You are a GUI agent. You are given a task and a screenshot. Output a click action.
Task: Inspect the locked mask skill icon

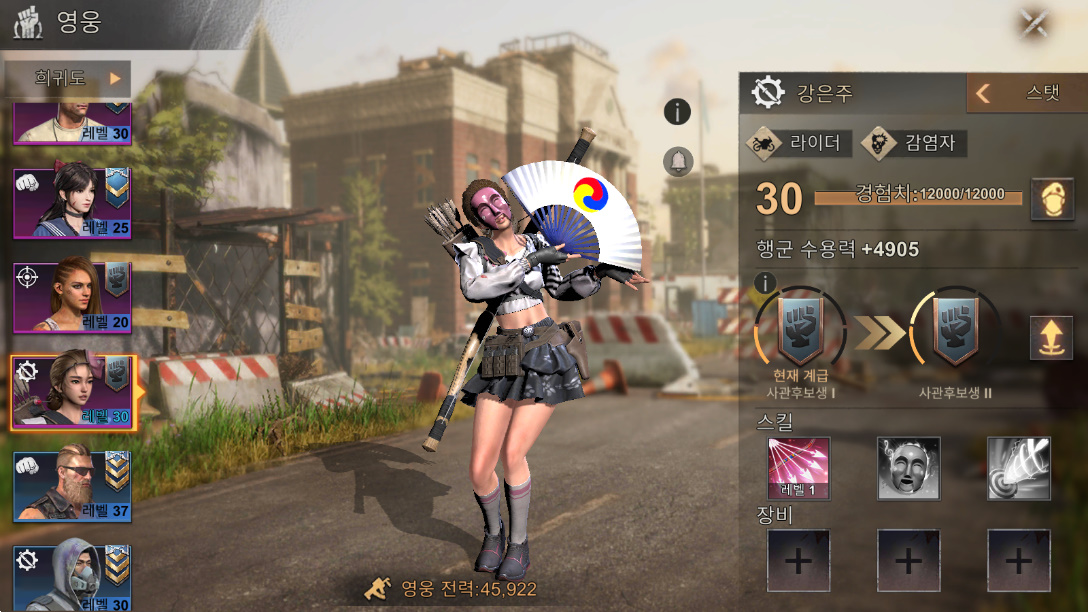point(908,468)
